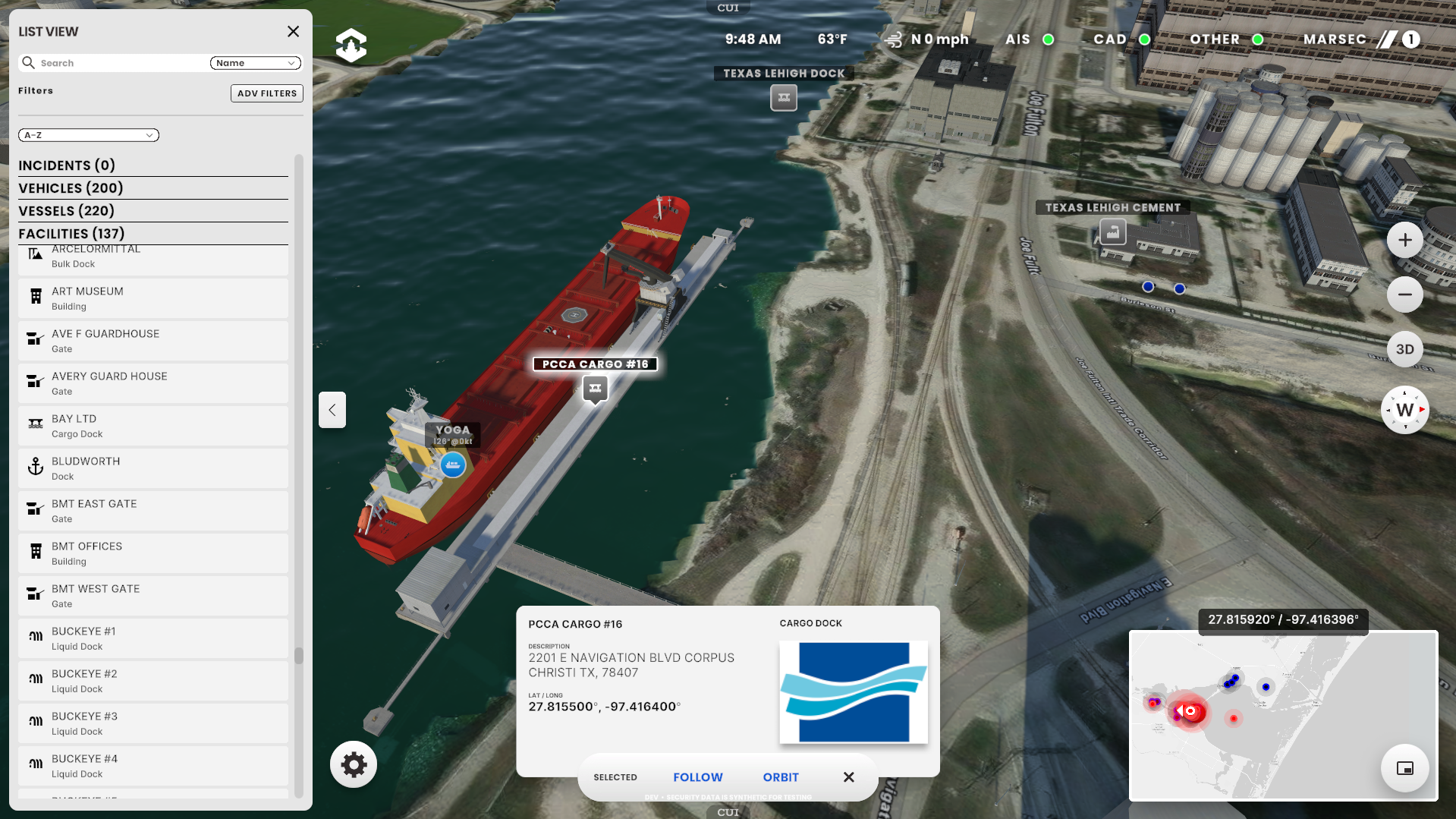Open the settings gear
1456x819 pixels.
(x=353, y=764)
